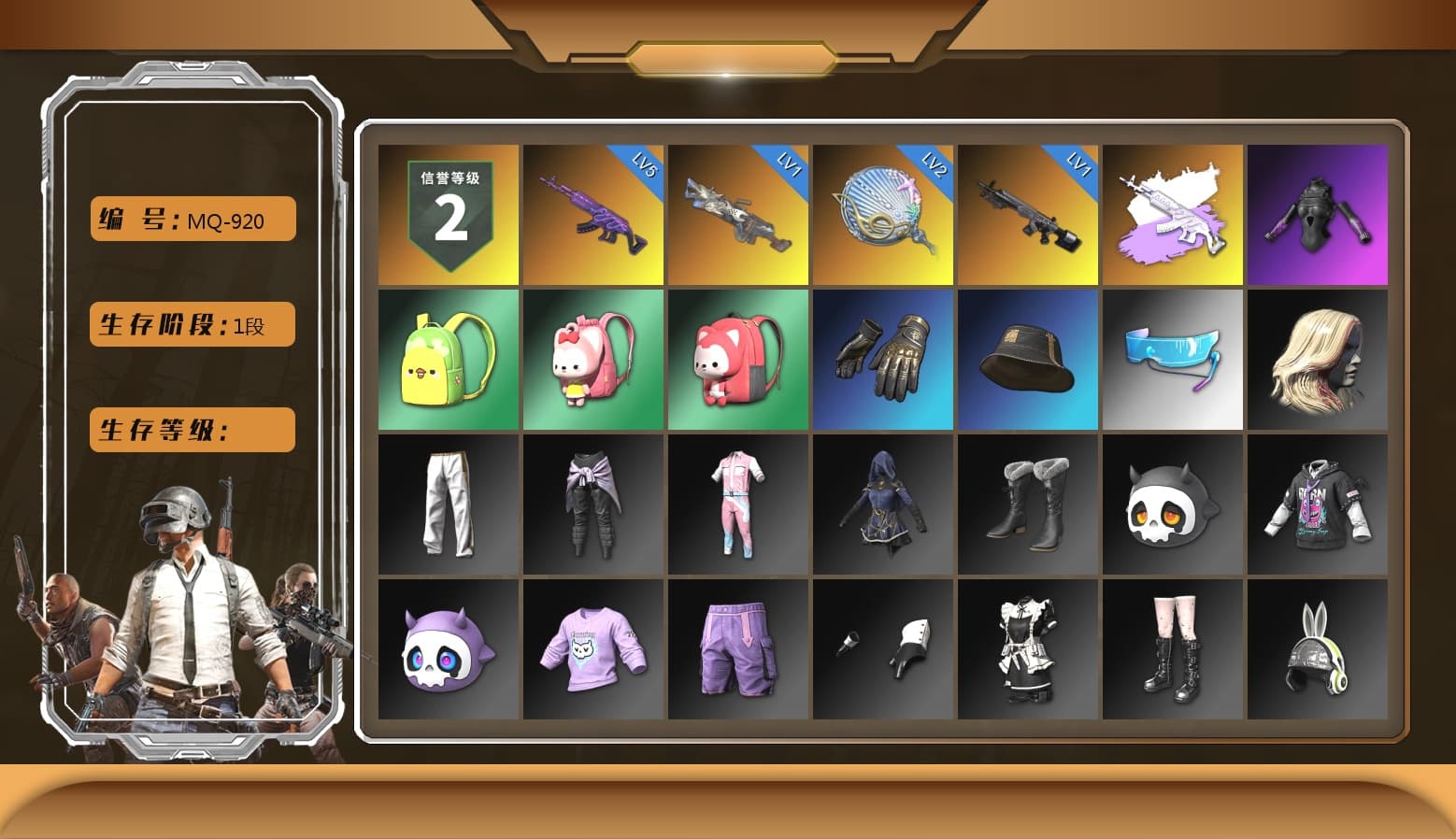1456x839 pixels.
Task: Select the LV2 seashell pan skin
Action: [x=883, y=213]
